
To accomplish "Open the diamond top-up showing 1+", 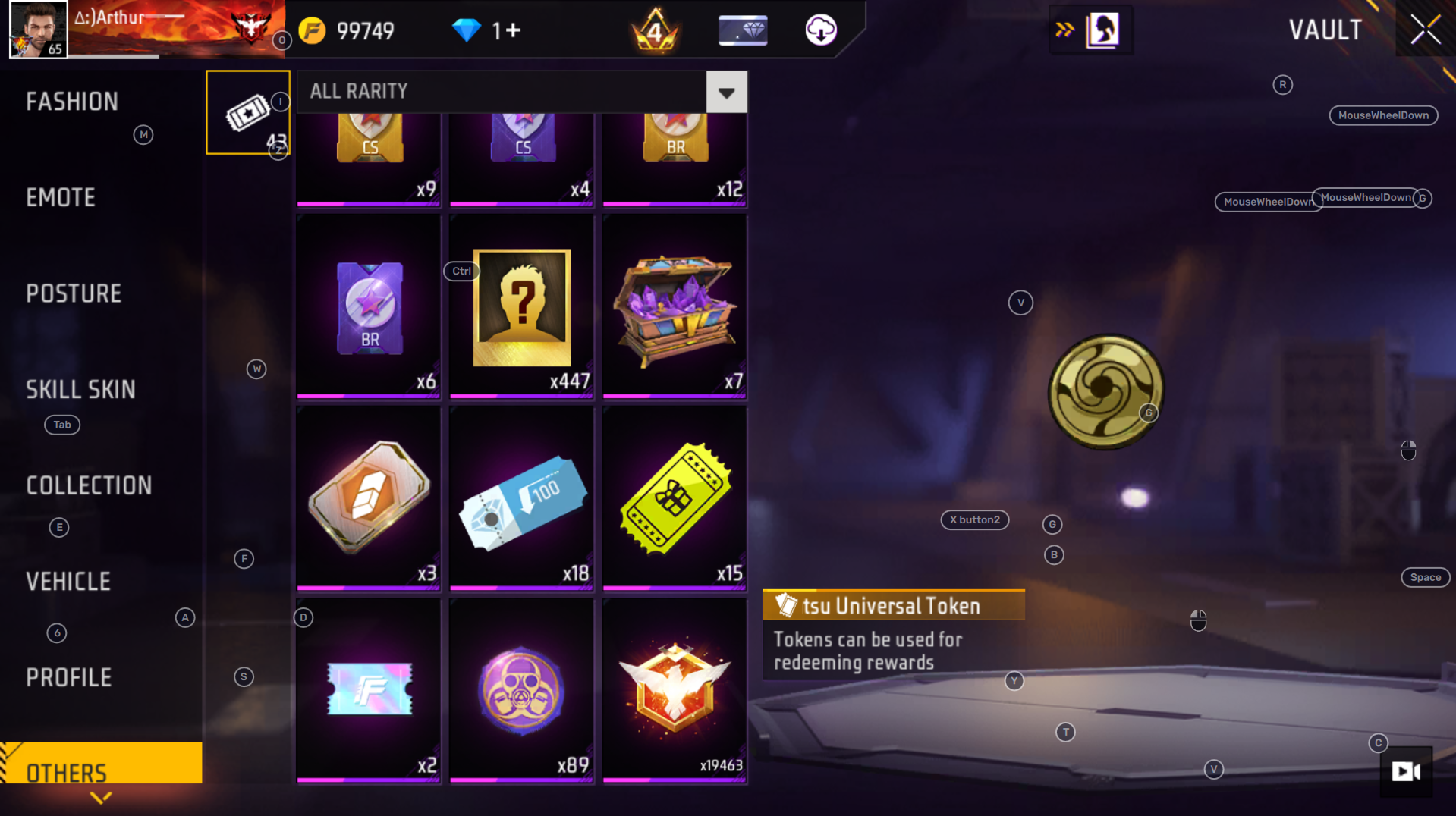I will coord(485,30).
